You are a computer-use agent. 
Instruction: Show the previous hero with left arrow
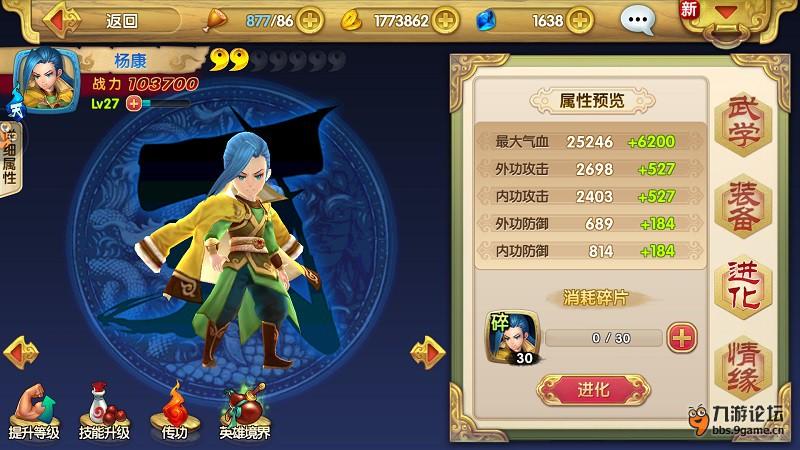[x=21, y=350]
